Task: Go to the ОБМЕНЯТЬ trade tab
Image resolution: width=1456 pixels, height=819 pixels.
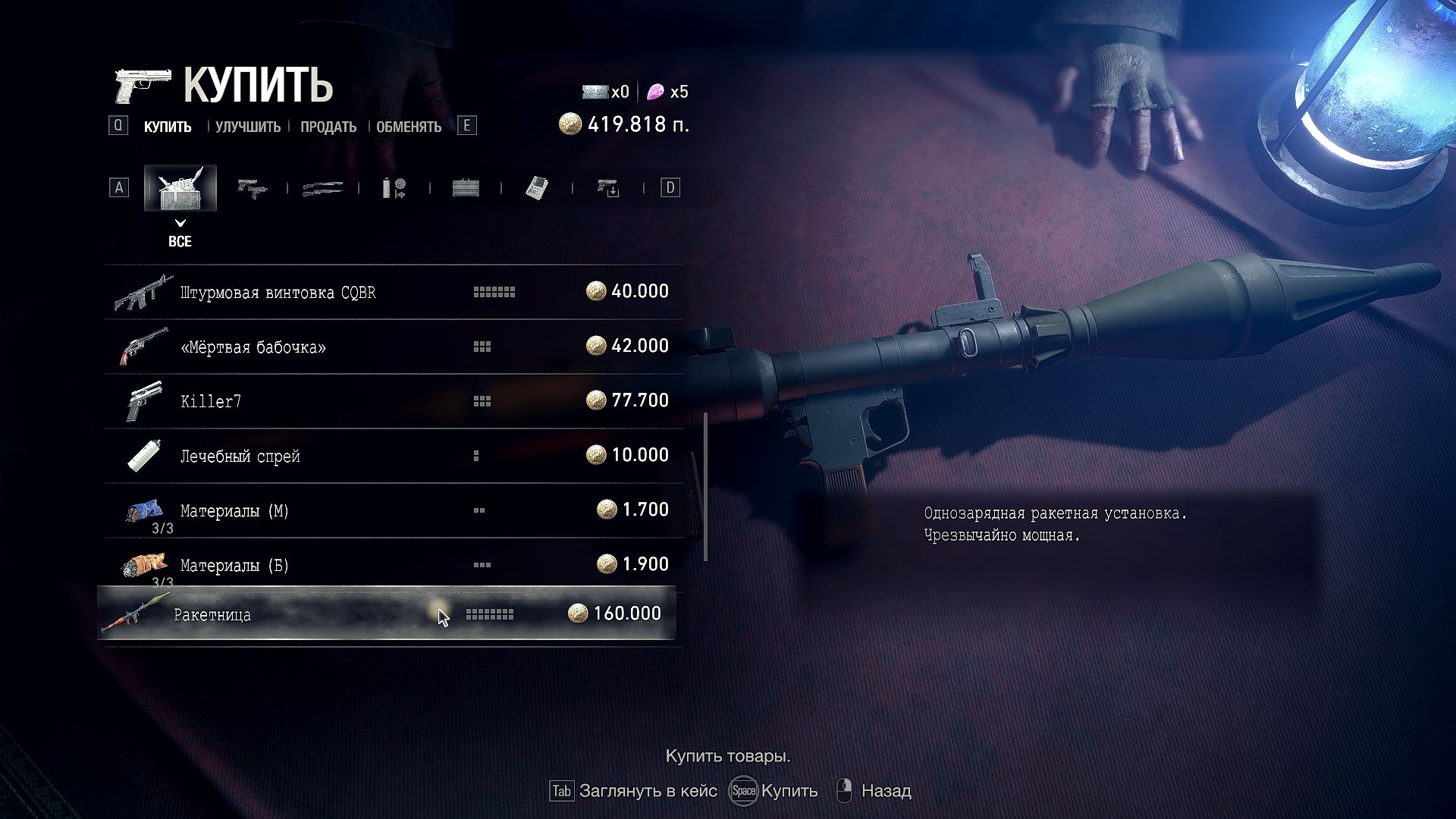Action: click(x=409, y=127)
